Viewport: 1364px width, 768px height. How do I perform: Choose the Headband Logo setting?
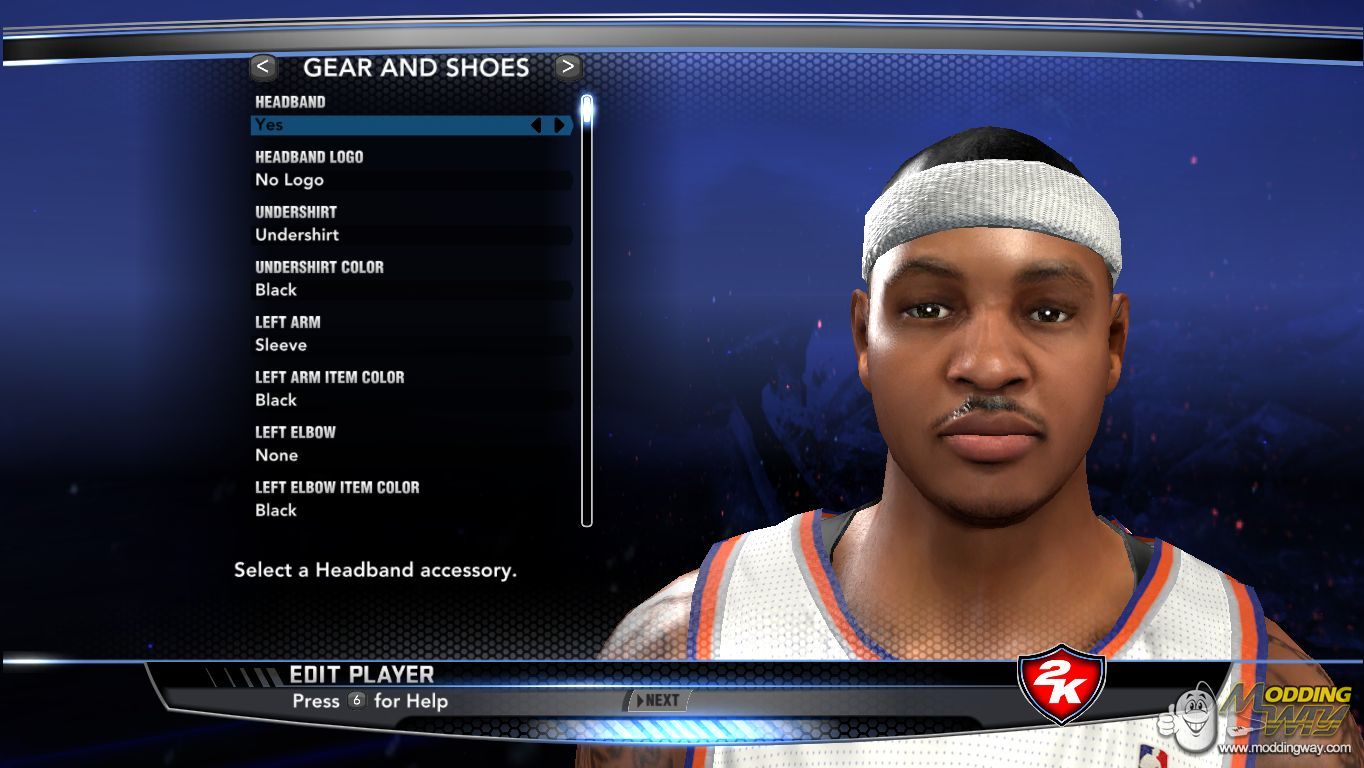[x=410, y=180]
